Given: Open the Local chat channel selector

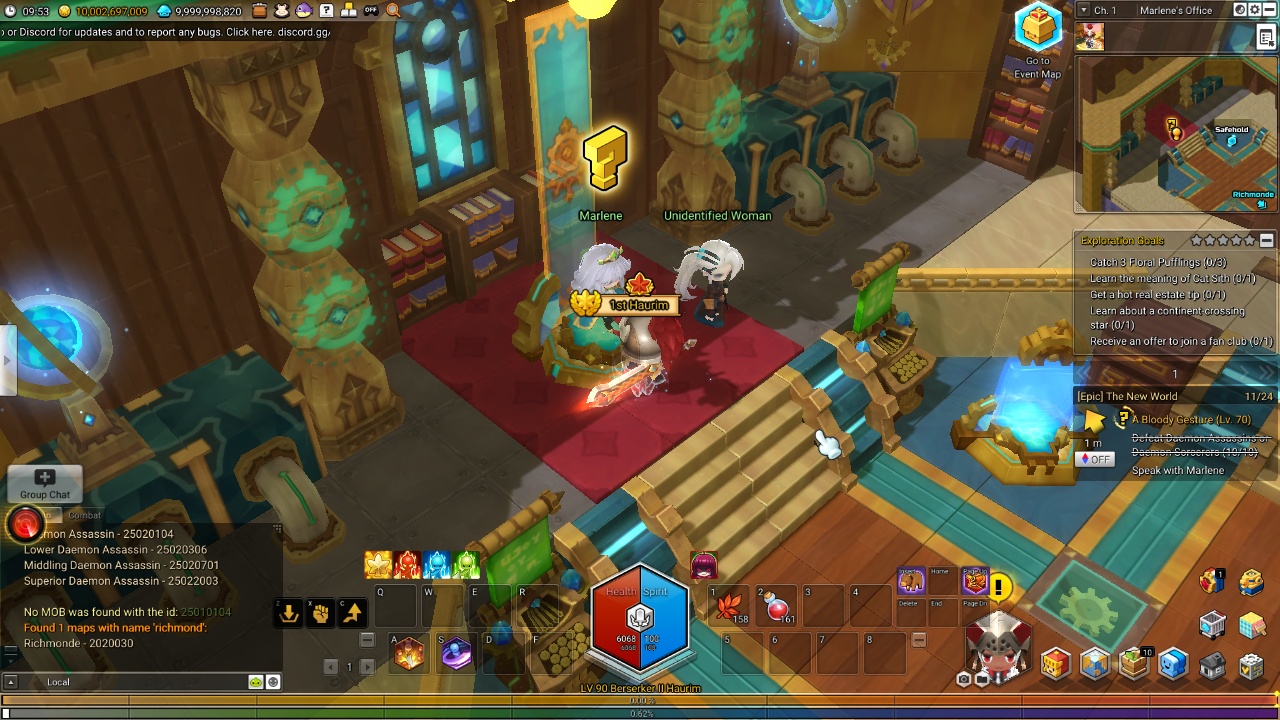Looking at the screenshot, I should pyautogui.click(x=58, y=682).
